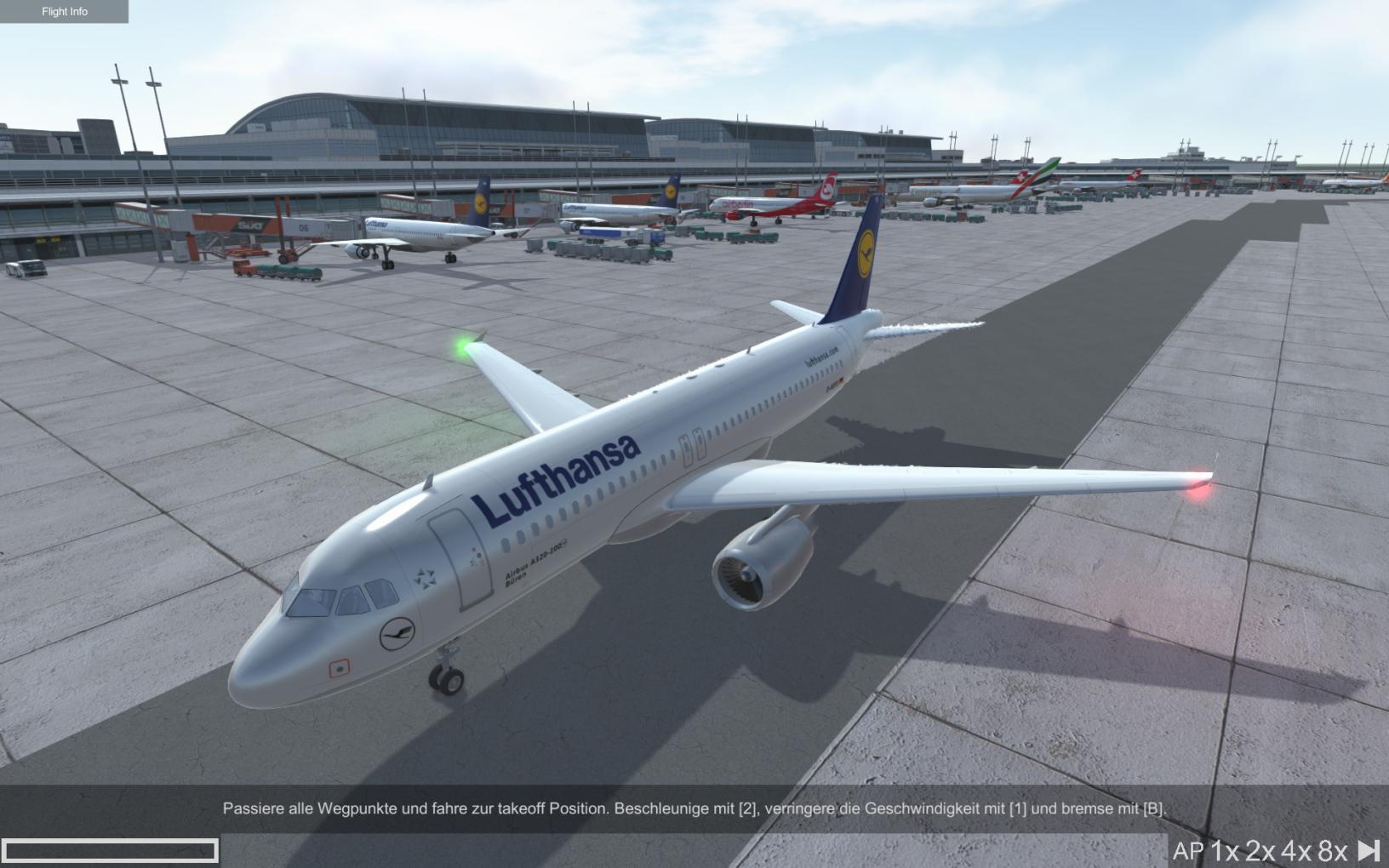Set time speed to 1x
This screenshot has width=1389, height=868.
click(1226, 851)
